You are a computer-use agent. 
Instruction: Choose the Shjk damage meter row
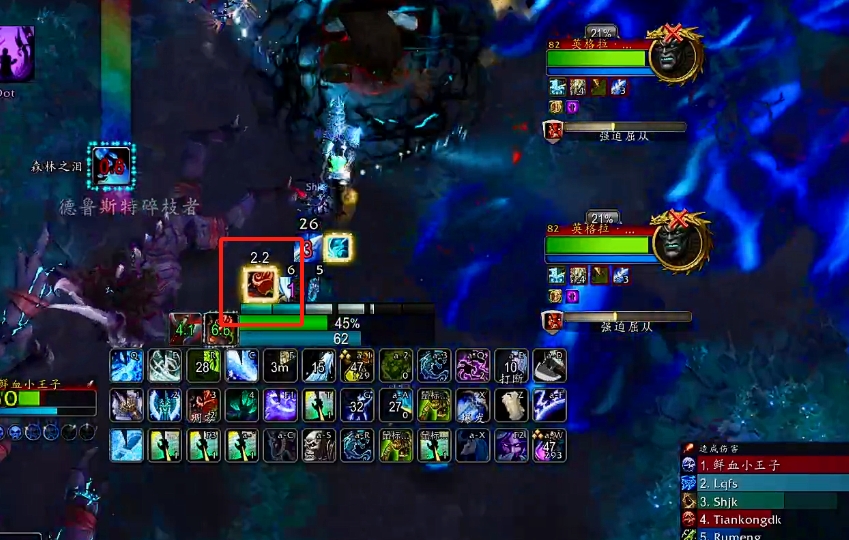(x=760, y=501)
